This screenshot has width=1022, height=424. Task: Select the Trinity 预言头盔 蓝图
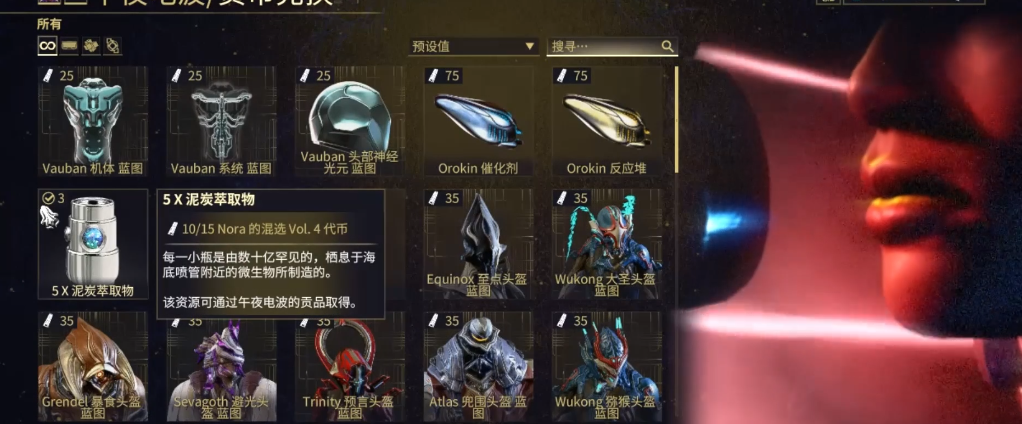(x=350, y=367)
